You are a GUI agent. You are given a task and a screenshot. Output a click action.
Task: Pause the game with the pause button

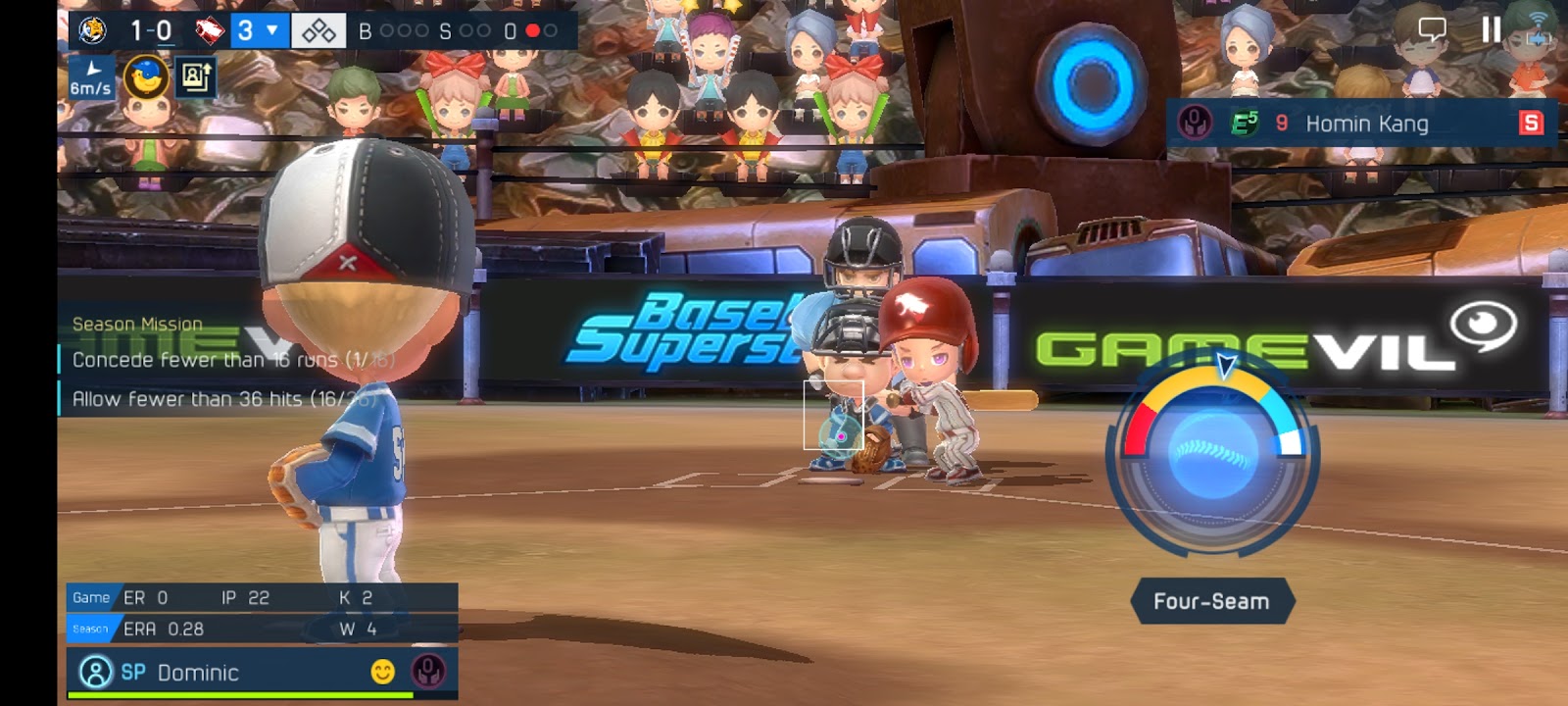[1491, 29]
